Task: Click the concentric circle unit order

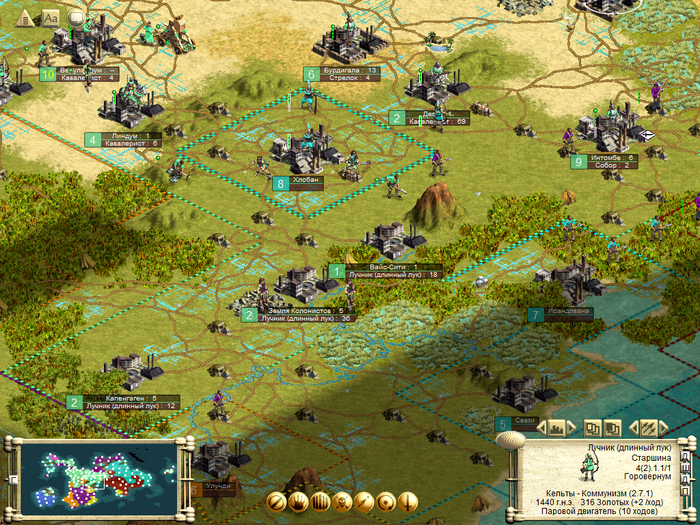Action: click(387, 502)
